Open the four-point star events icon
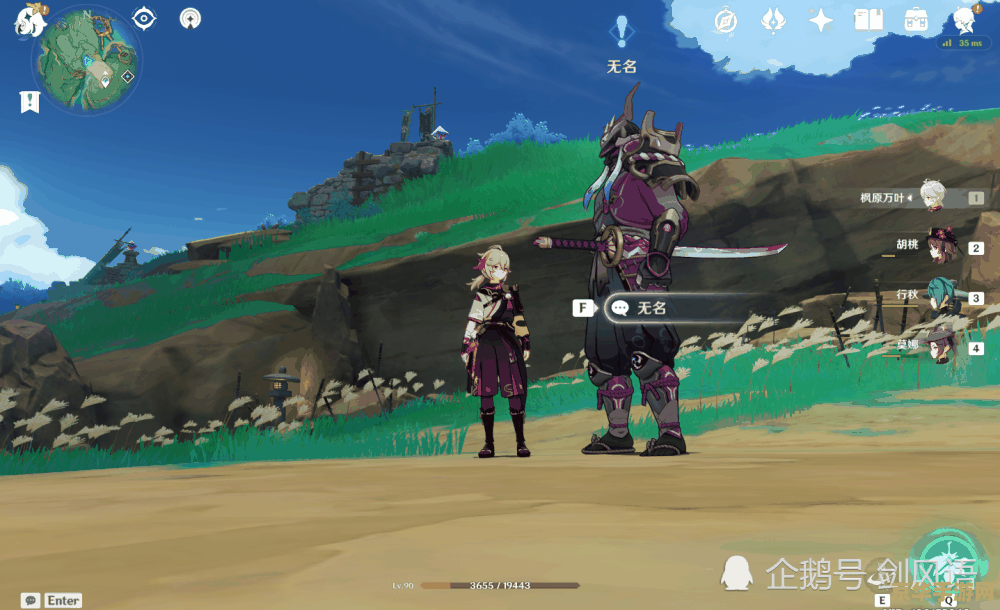This screenshot has width=1000, height=610. [821, 20]
